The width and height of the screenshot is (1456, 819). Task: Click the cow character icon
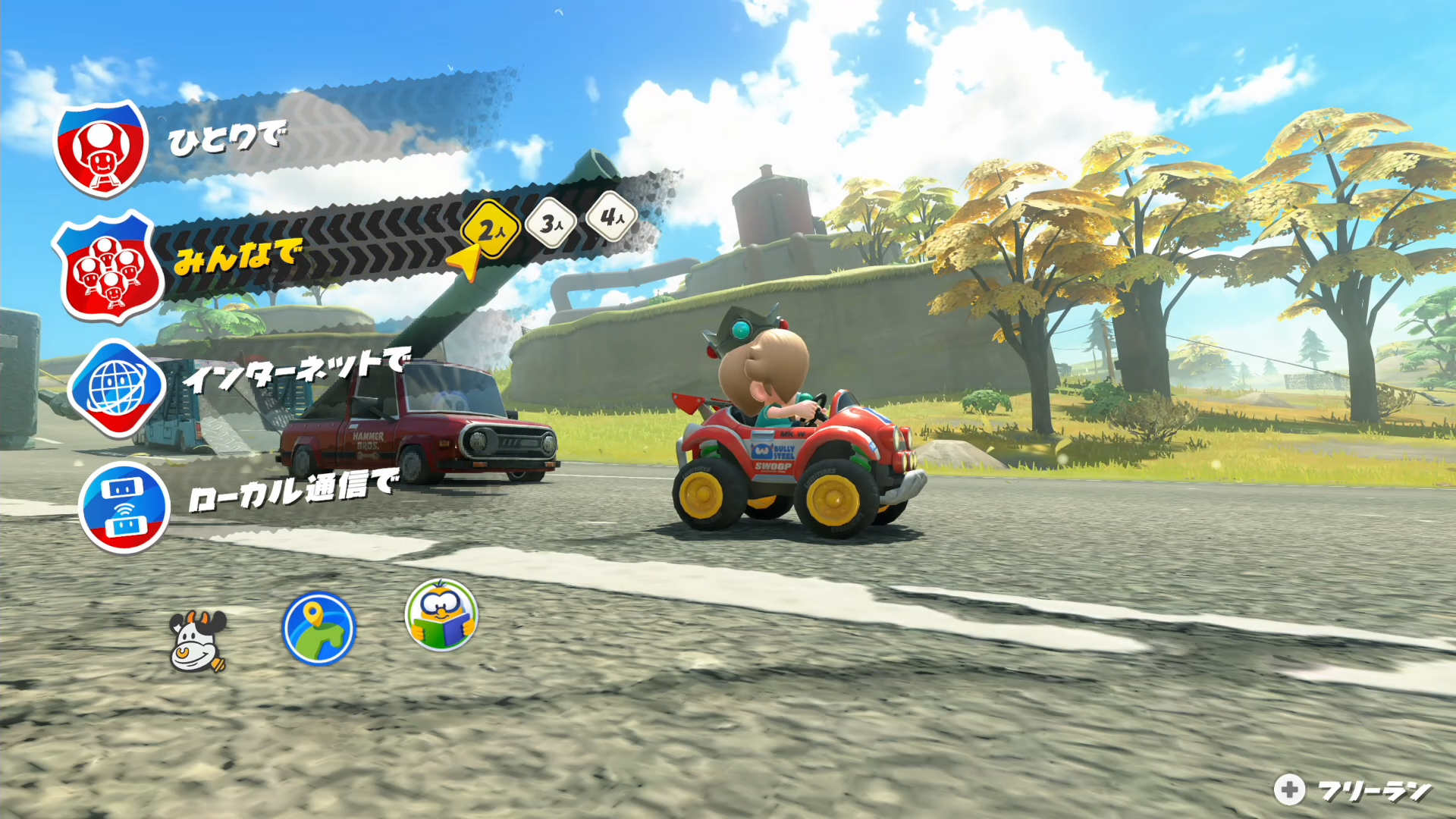pos(198,642)
